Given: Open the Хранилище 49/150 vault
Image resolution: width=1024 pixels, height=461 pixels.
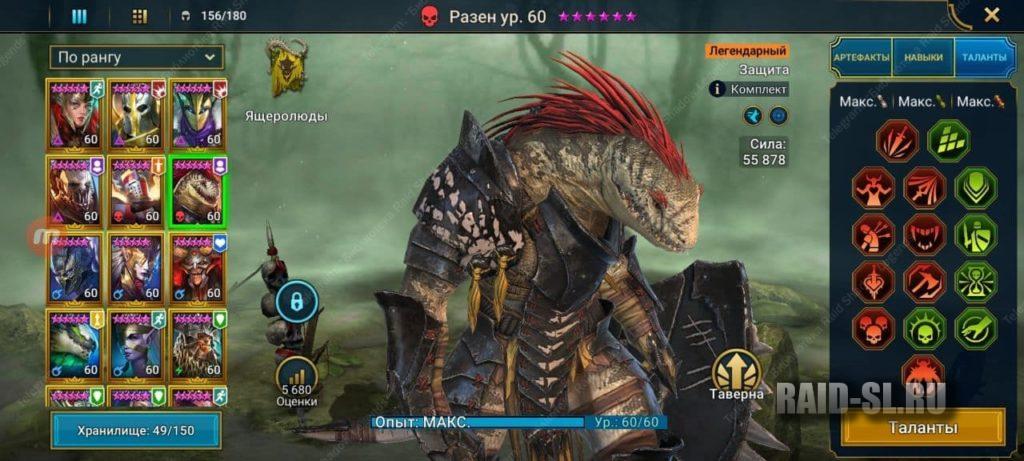Looking at the screenshot, I should point(135,431).
